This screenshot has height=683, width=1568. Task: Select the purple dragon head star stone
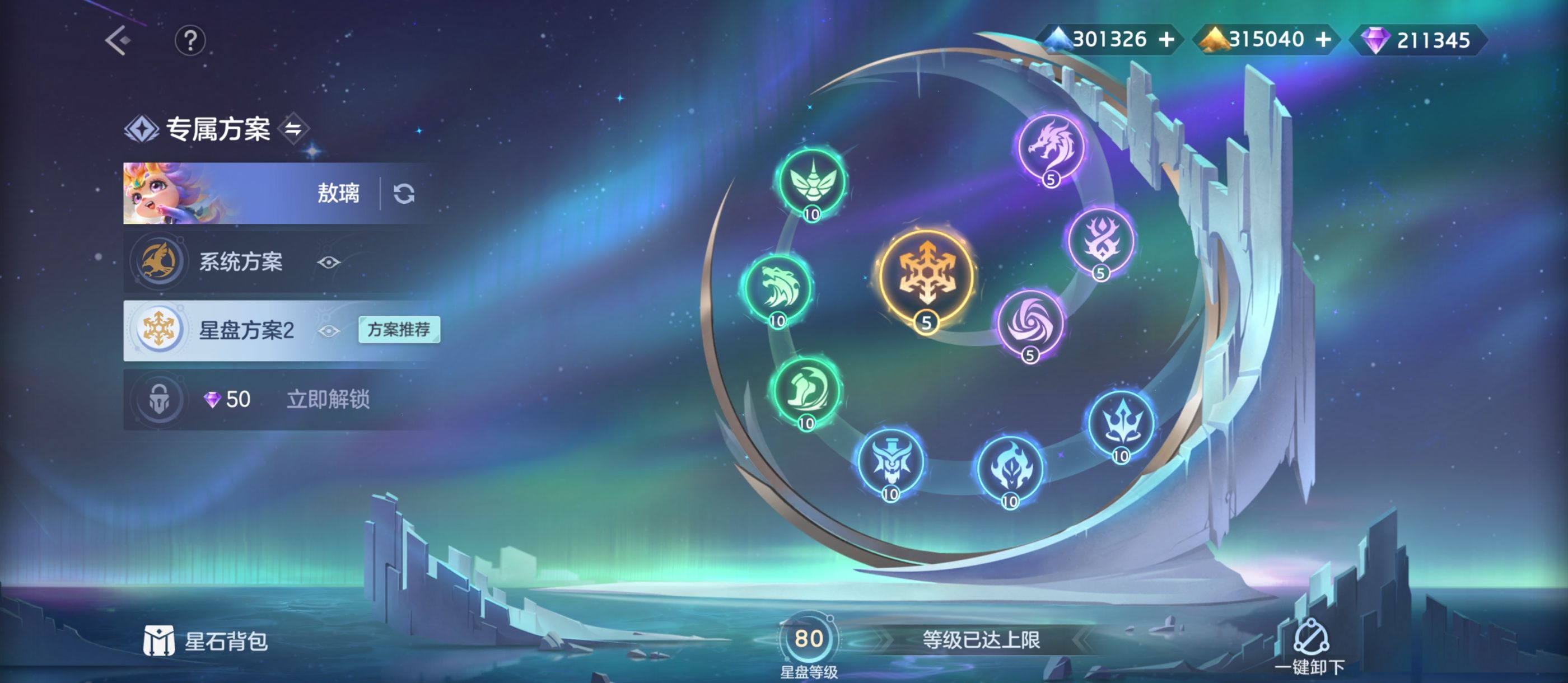[1051, 147]
